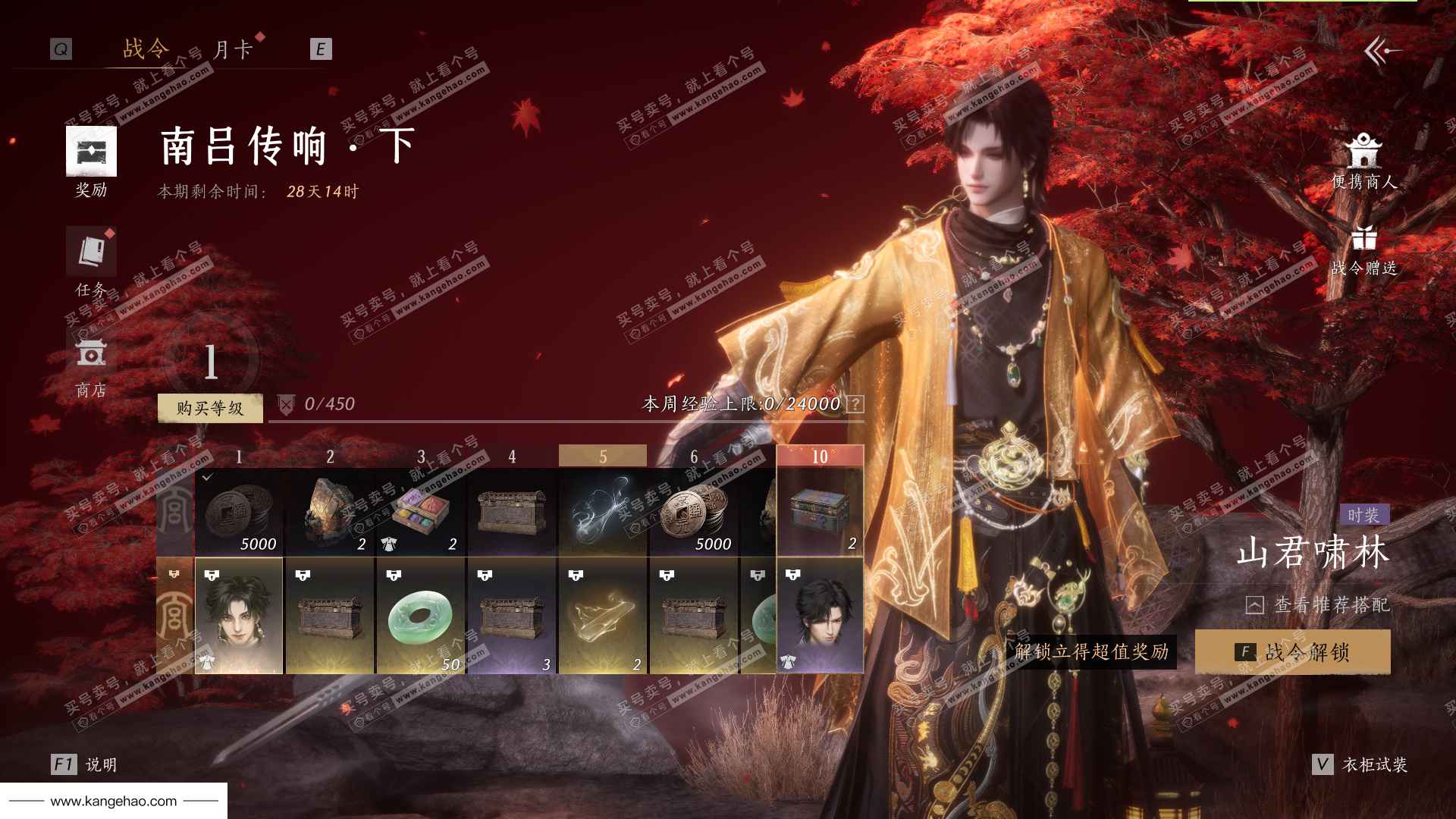
Task: Click the 购买等级 button
Action: pyautogui.click(x=210, y=408)
